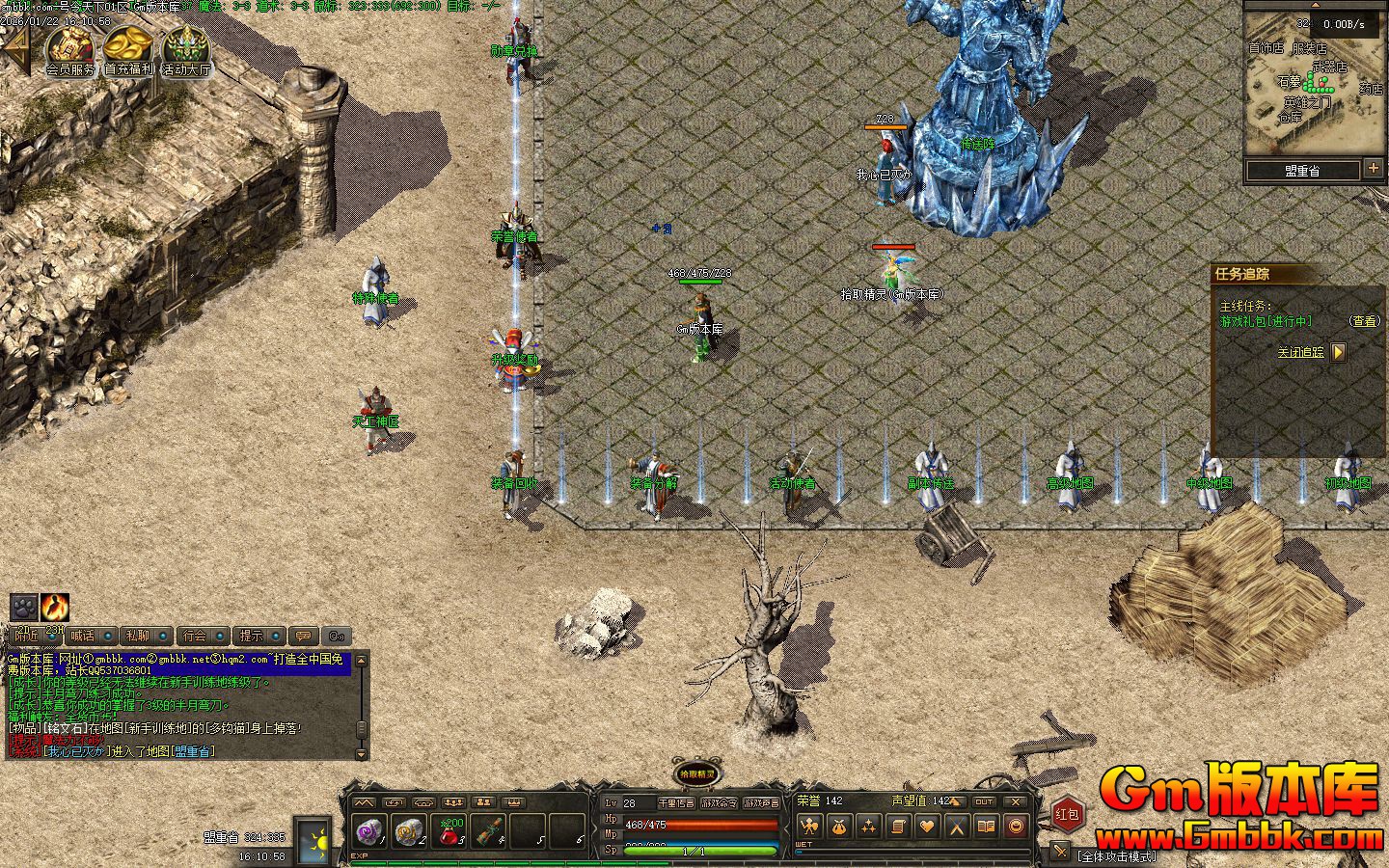The width and height of the screenshot is (1389, 868).
Task: Switch chat to the 喊话 shout channel
Action: click(85, 636)
